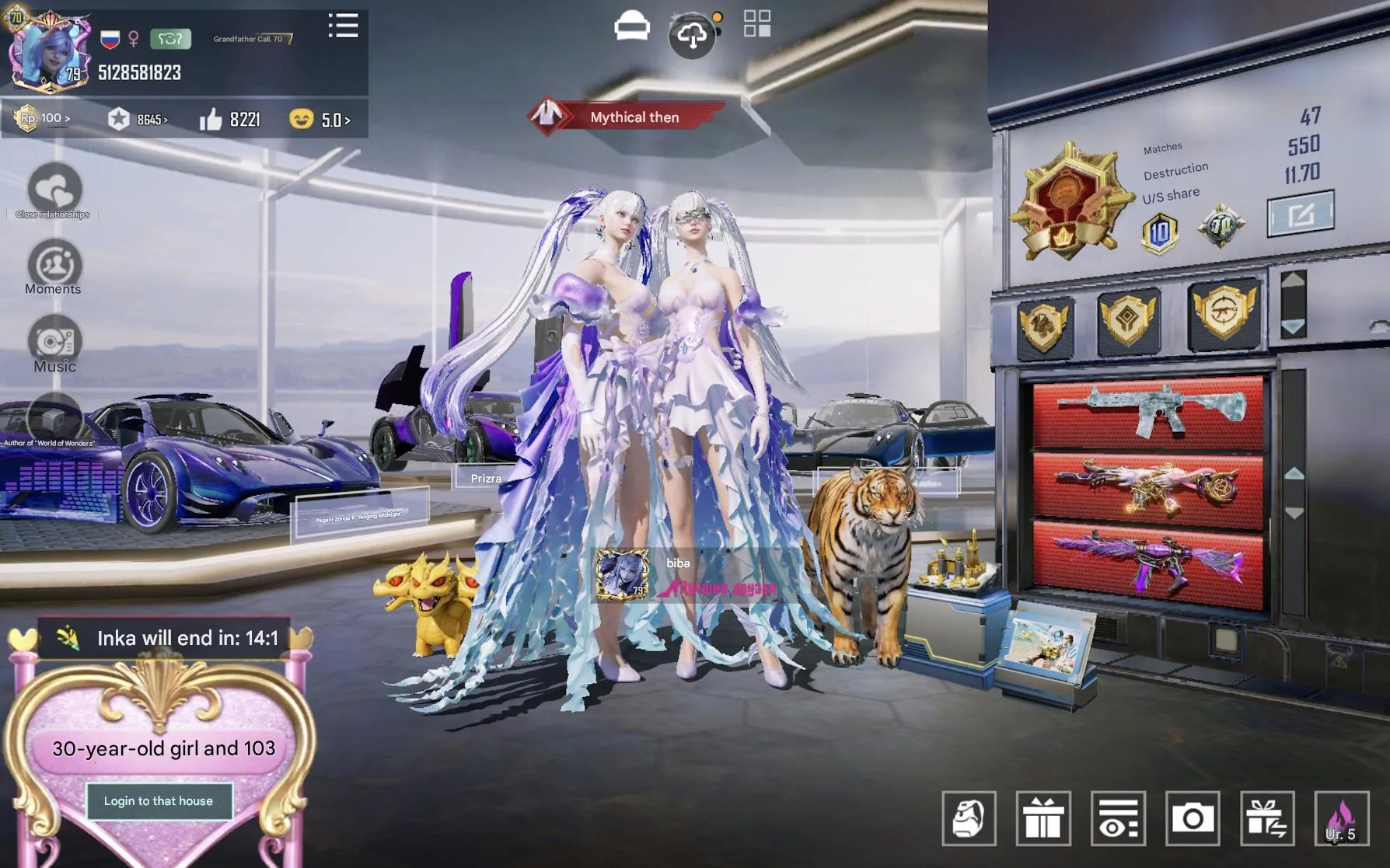
Task: Open the grid apps menu at top right
Action: pyautogui.click(x=756, y=23)
